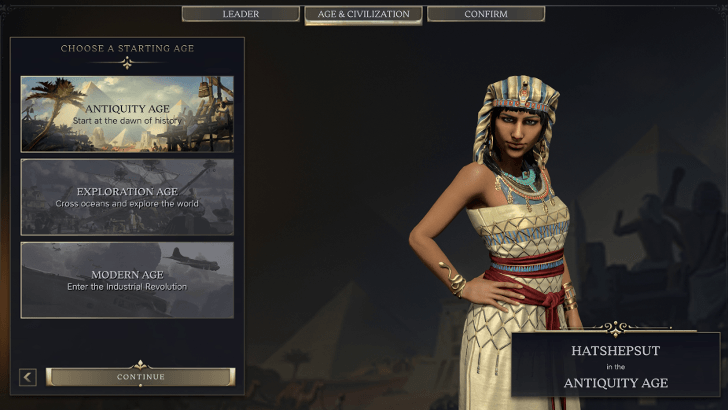
Task: Go back with the left arrow button
Action: click(28, 377)
